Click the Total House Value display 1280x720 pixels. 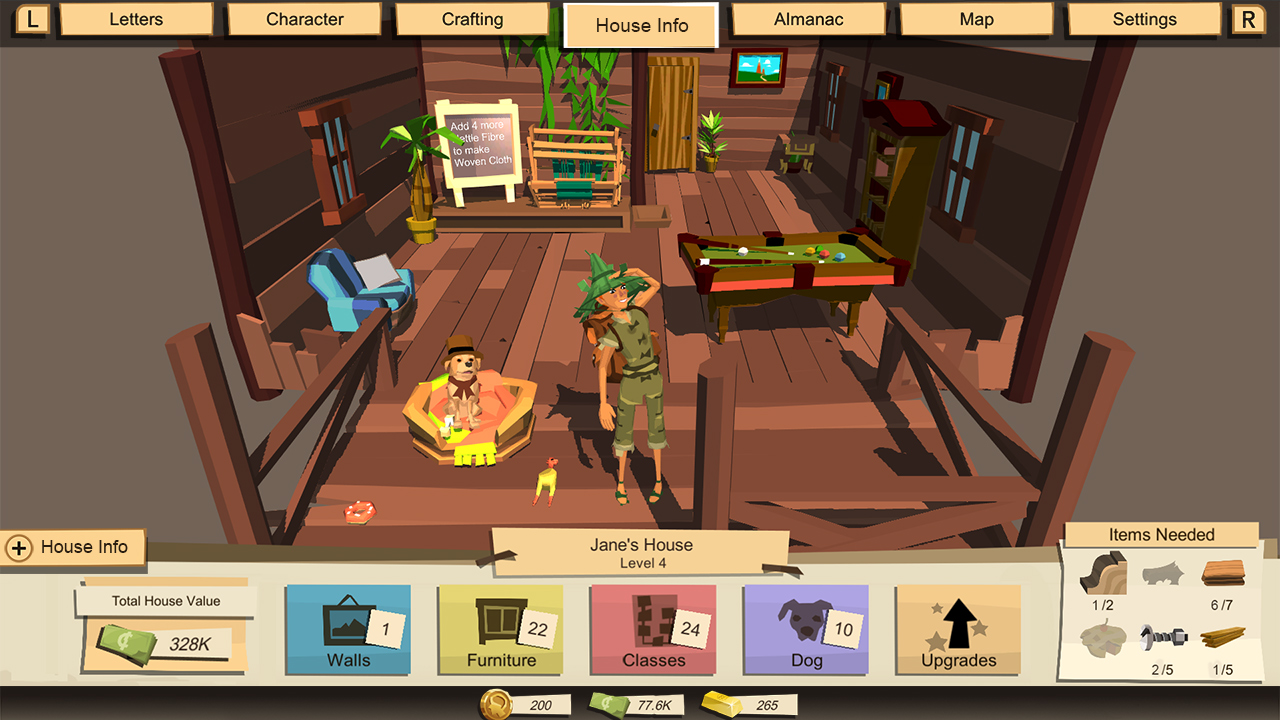pyautogui.click(x=162, y=600)
